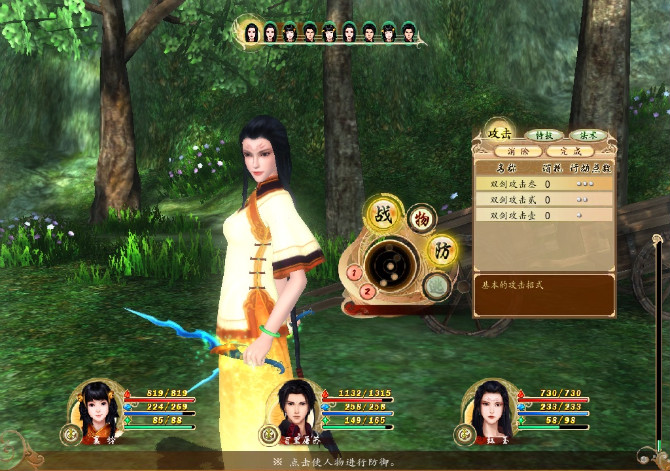670x471 pixels.
Task: Select the red number 2 preset button
Action: [x=367, y=292]
